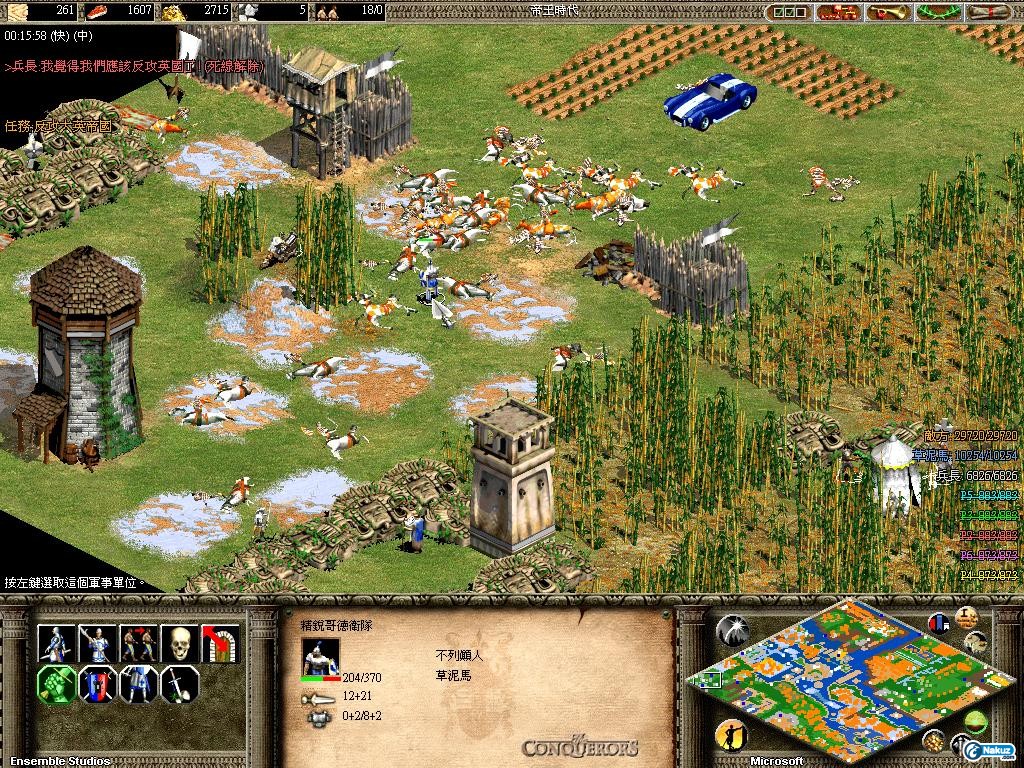The height and width of the screenshot is (768, 1024).
Task: Delete the unit with the skull icon
Action: click(x=179, y=643)
